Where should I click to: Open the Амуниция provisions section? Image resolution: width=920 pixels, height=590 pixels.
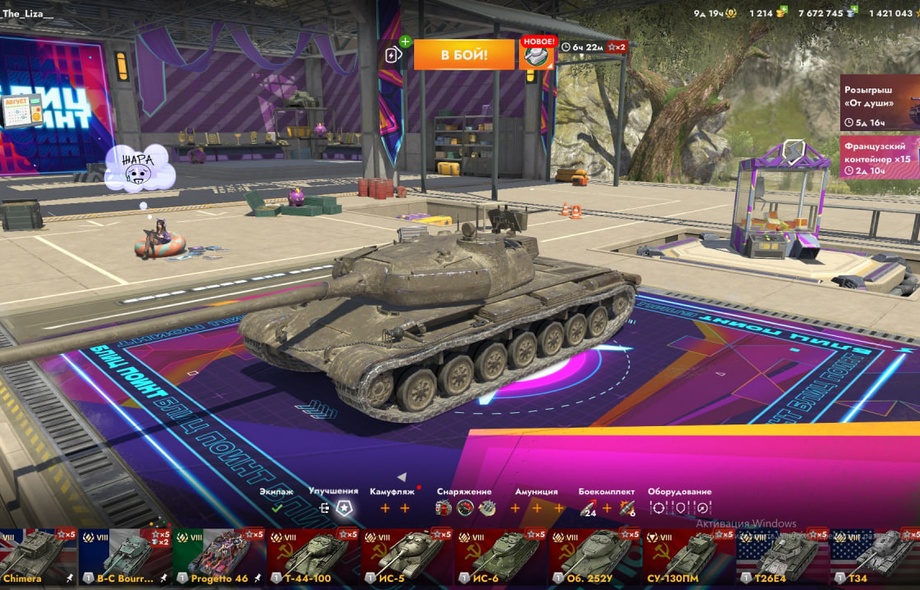(x=536, y=507)
